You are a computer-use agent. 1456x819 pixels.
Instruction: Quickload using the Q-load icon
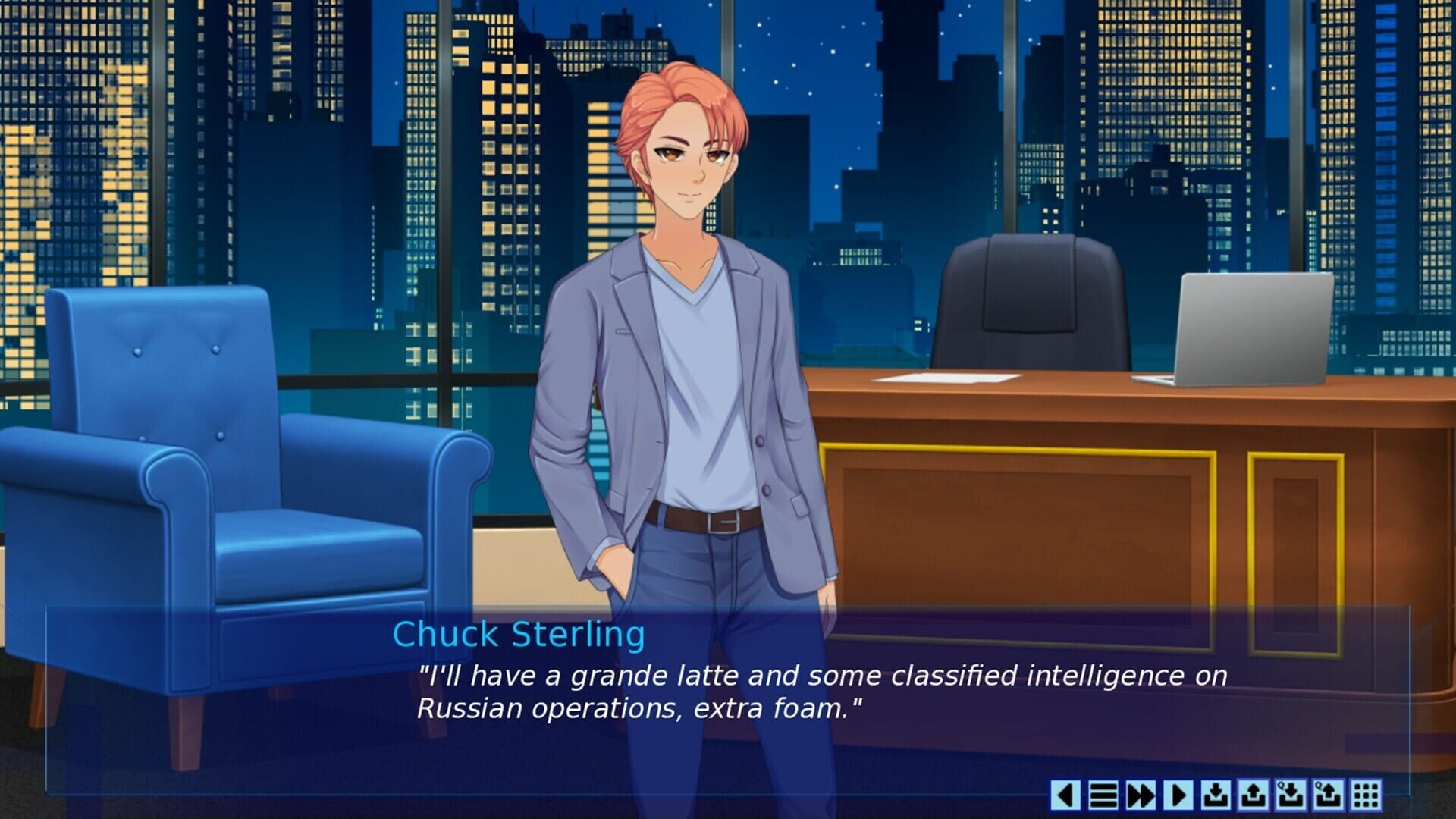coord(1328,794)
